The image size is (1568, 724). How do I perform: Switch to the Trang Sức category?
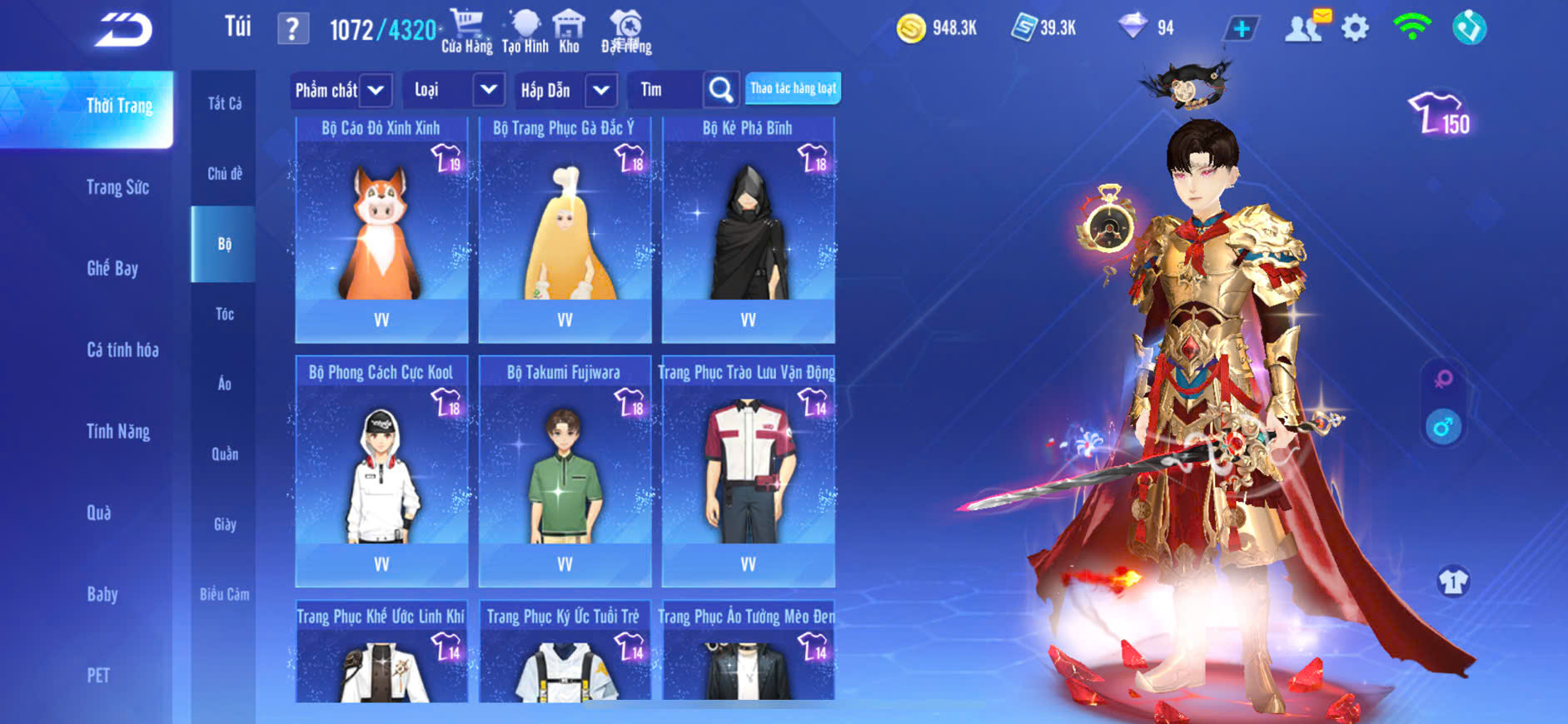117,187
